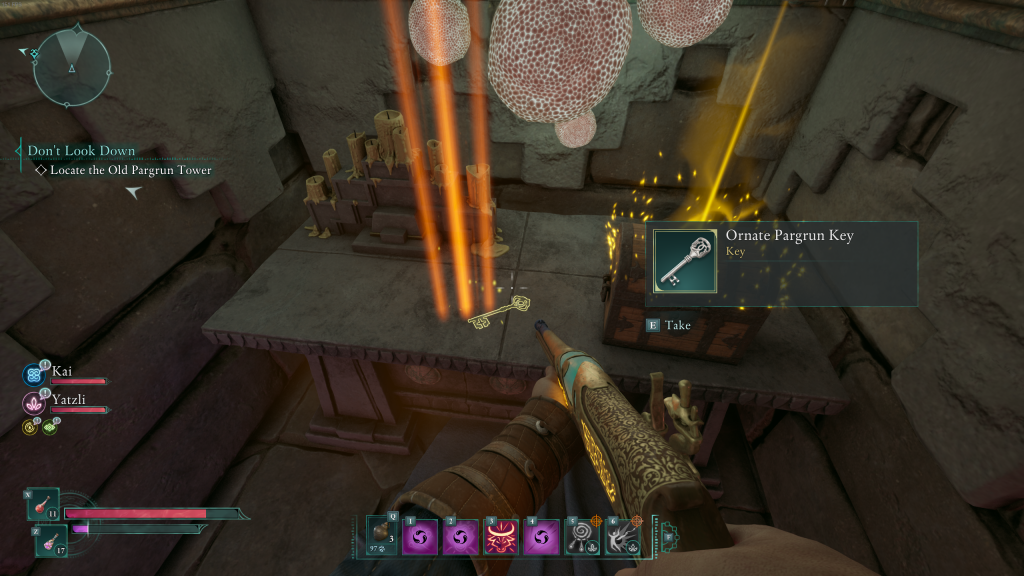The height and width of the screenshot is (576, 1024).
Task: Select Kai's companion portrait icon
Action: click(x=32, y=375)
